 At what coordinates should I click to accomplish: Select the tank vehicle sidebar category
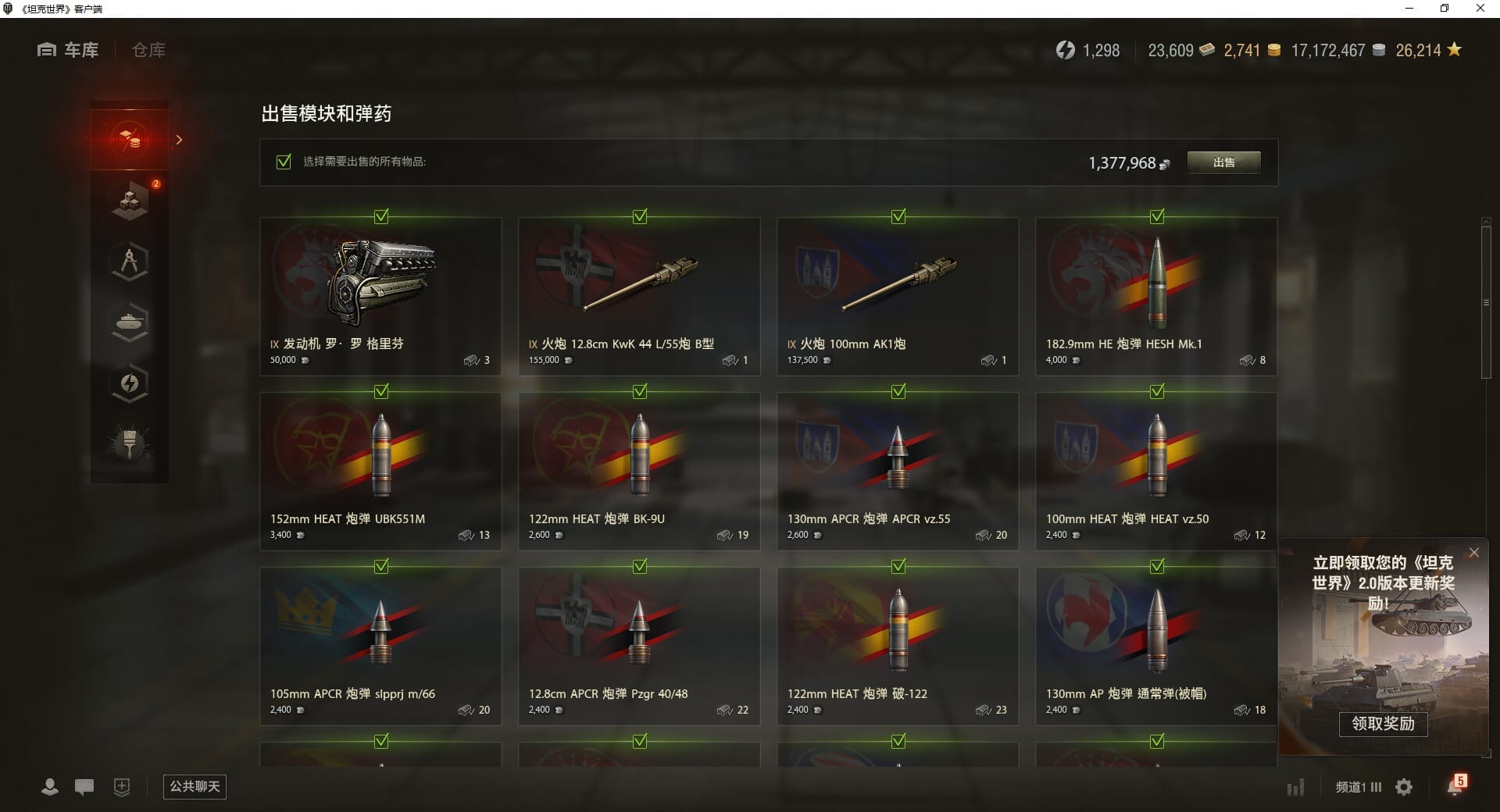(130, 322)
